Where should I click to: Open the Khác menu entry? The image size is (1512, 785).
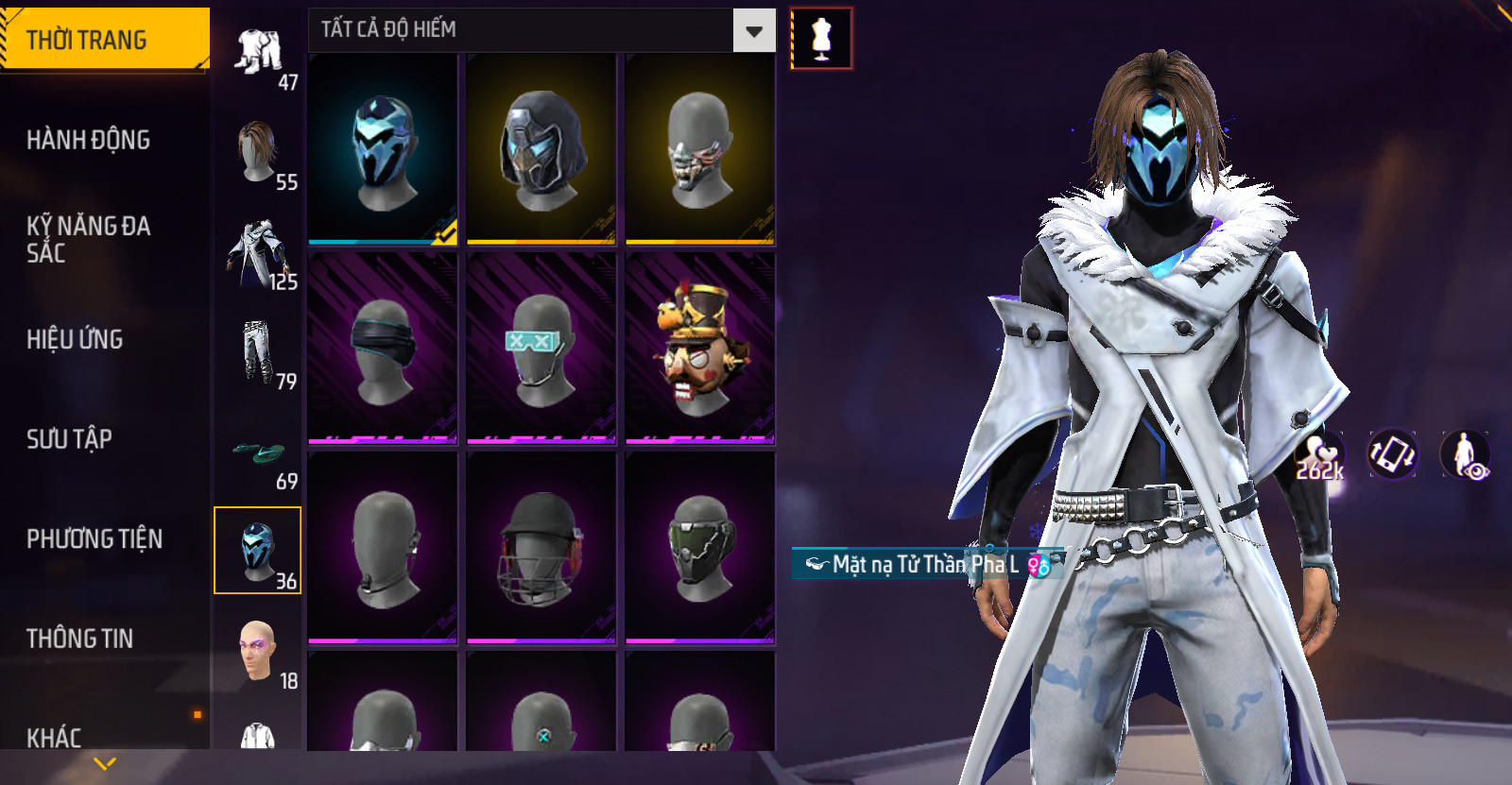click(54, 737)
